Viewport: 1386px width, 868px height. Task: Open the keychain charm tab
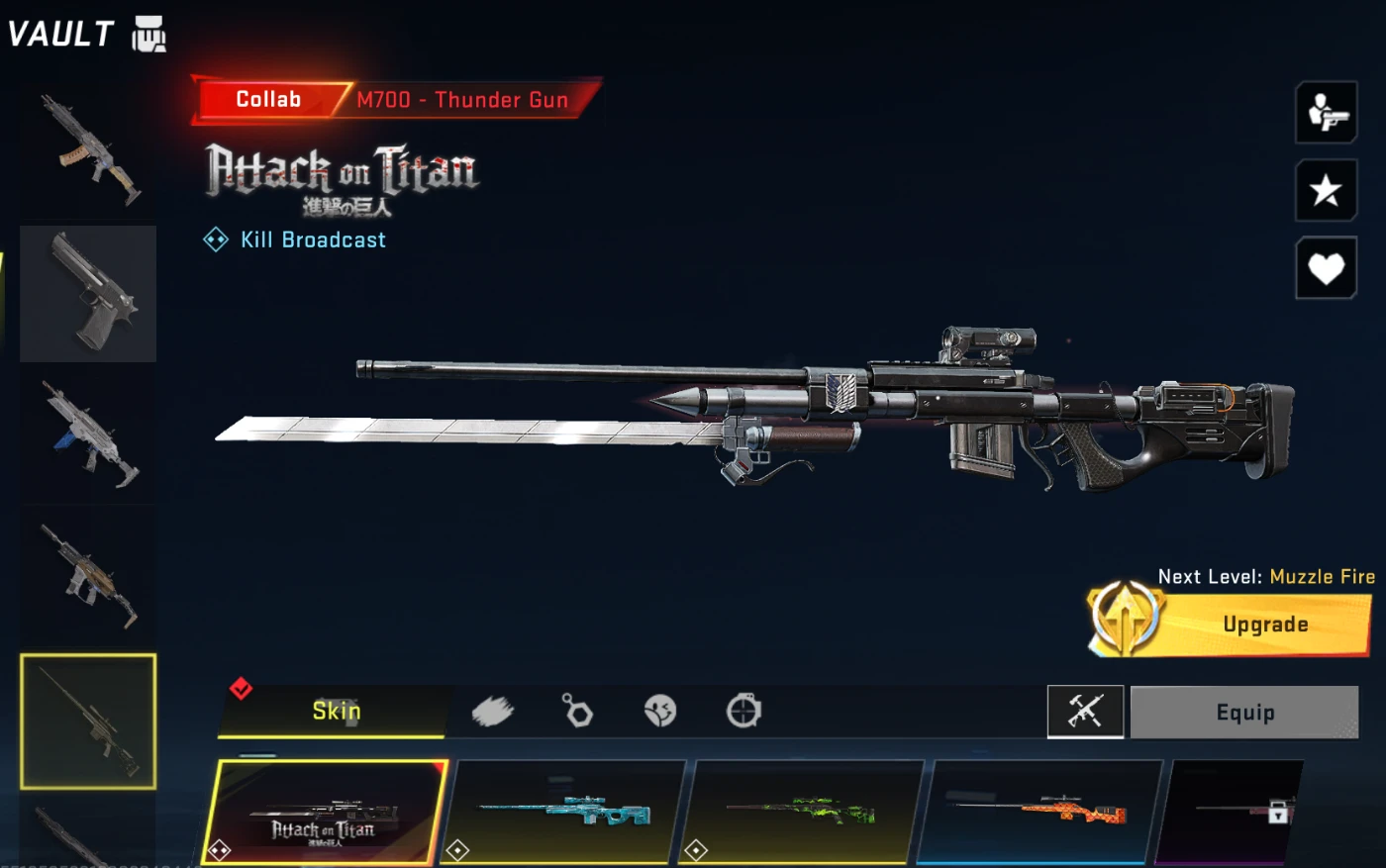(x=577, y=711)
